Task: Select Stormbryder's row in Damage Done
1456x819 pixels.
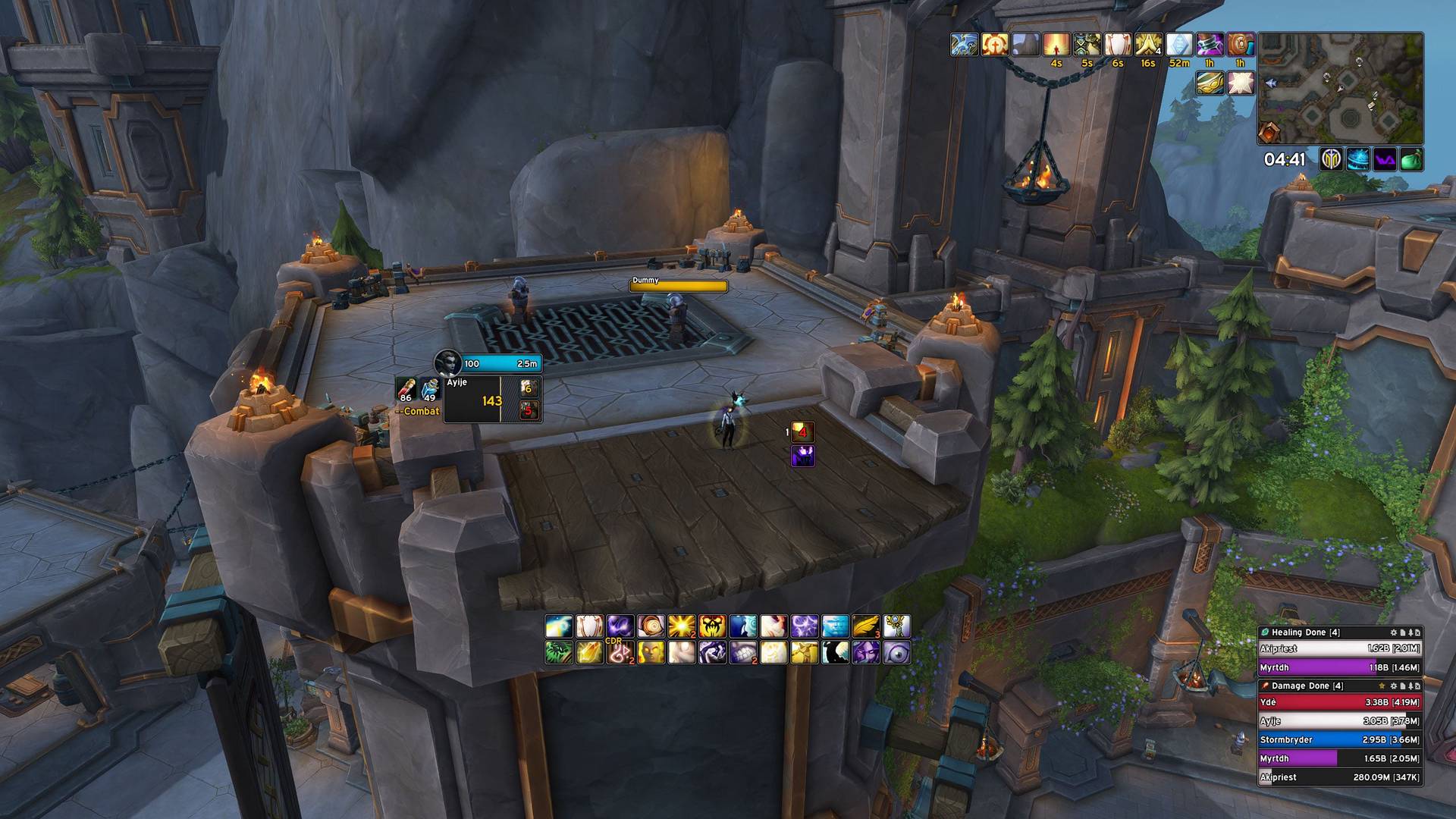Action: point(1339,739)
